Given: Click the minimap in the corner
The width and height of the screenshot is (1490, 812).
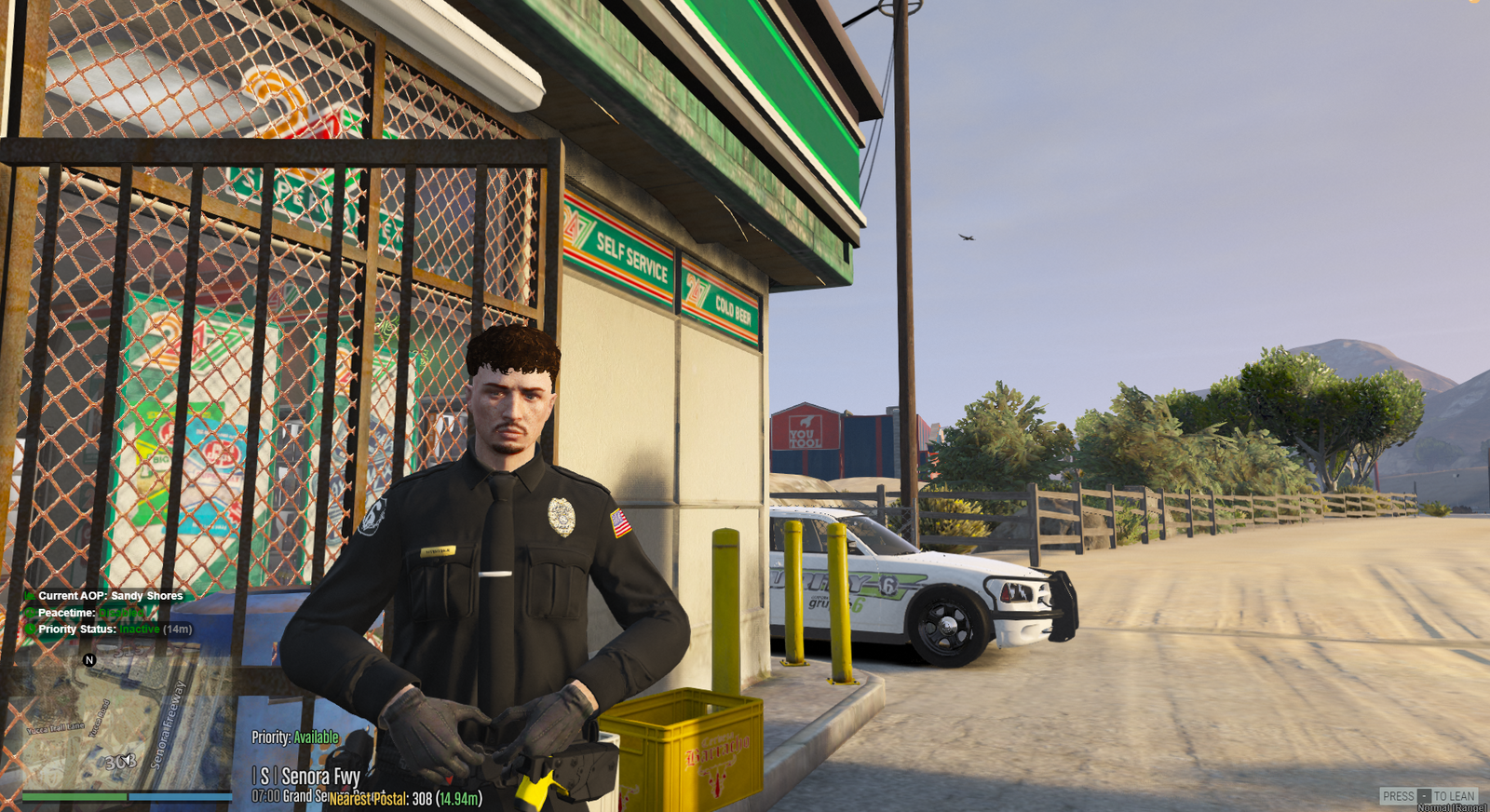Looking at the screenshot, I should [x=126, y=722].
